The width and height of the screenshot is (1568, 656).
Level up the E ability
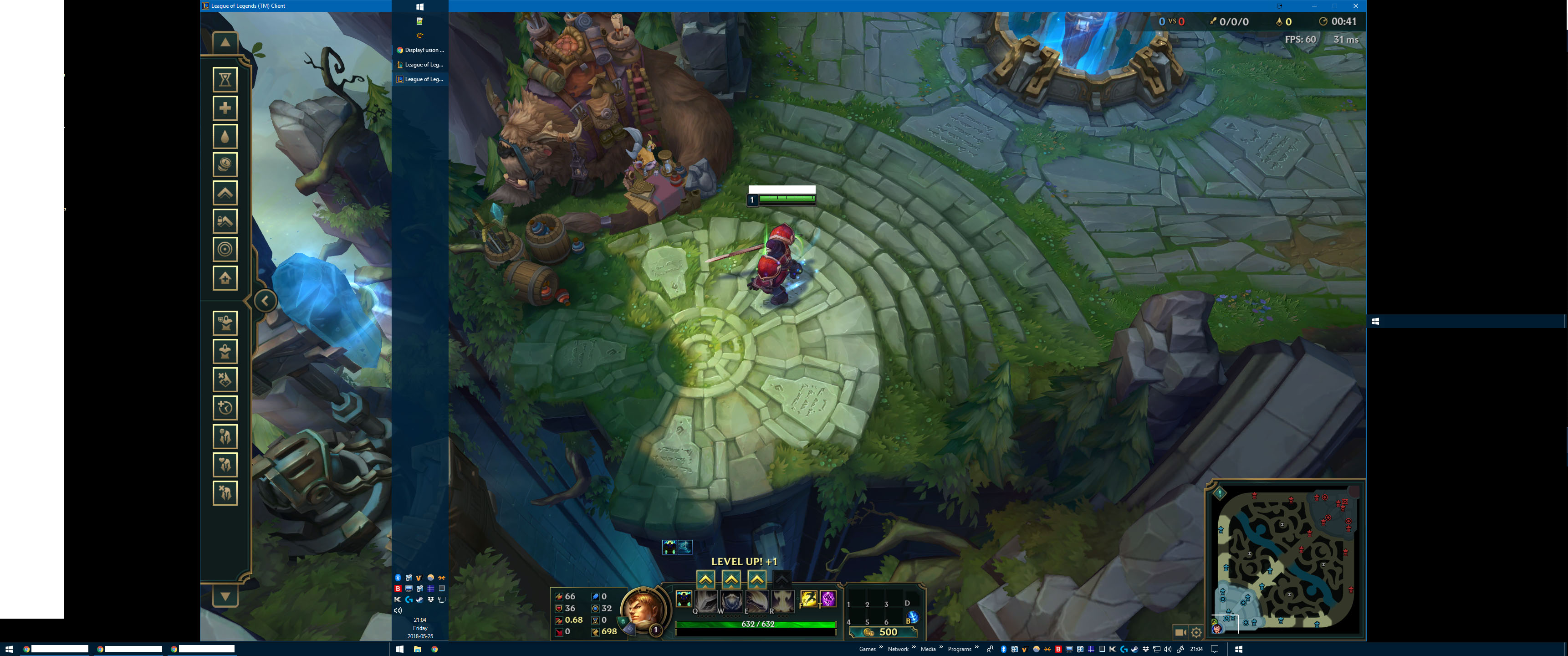pyautogui.click(x=756, y=579)
